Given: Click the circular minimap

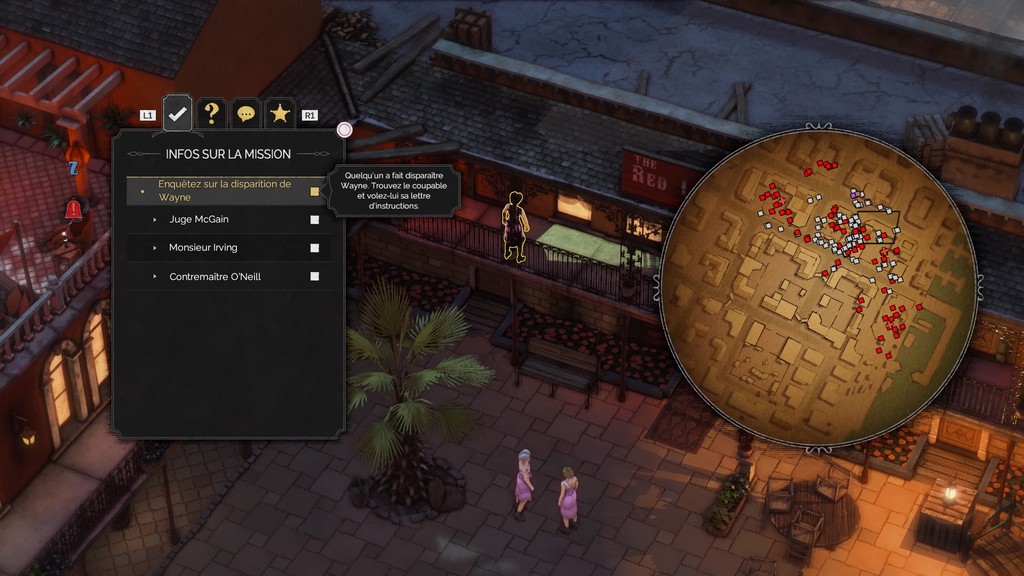Looking at the screenshot, I should [x=818, y=286].
